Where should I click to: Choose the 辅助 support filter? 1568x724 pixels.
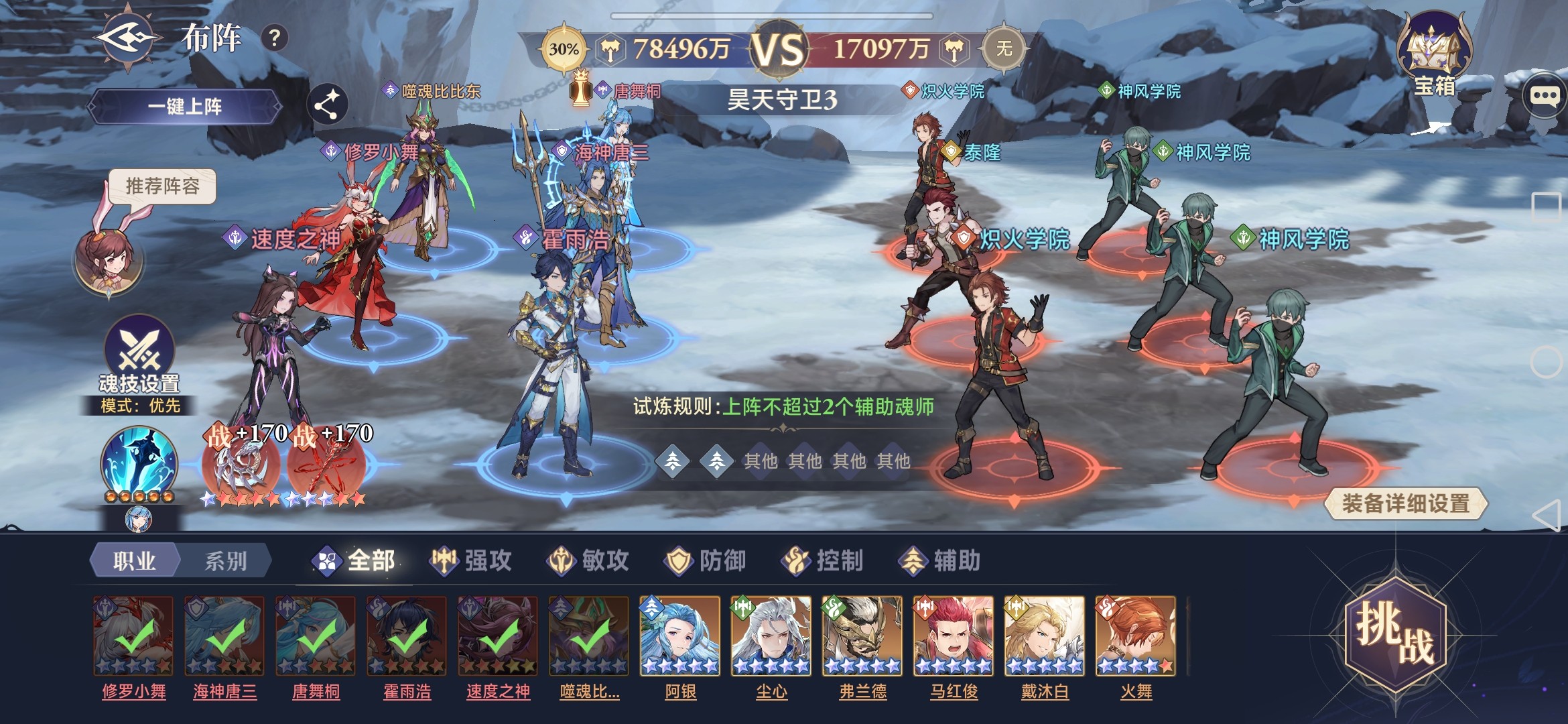pyautogui.click(x=939, y=560)
